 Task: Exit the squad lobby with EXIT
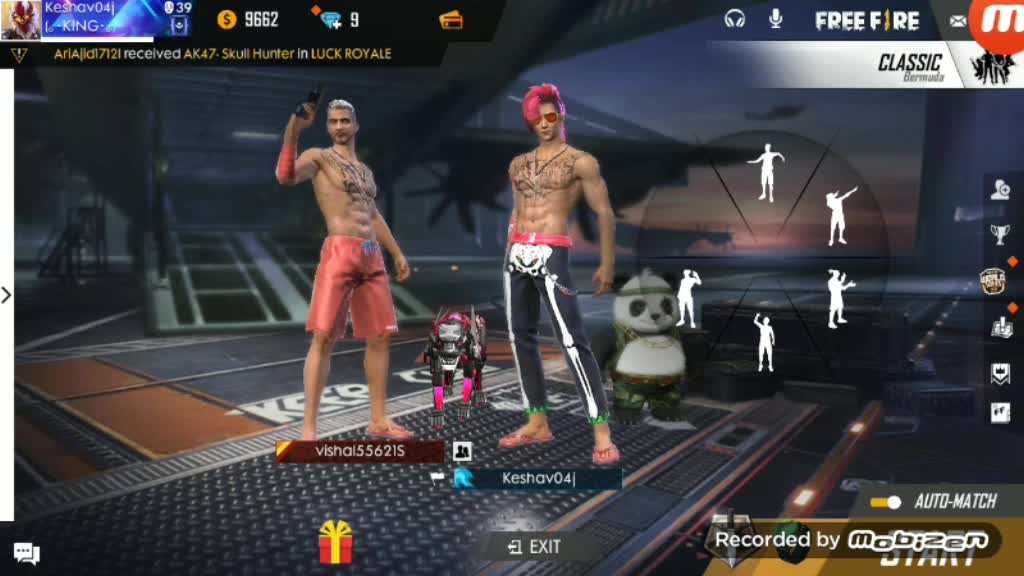click(535, 546)
